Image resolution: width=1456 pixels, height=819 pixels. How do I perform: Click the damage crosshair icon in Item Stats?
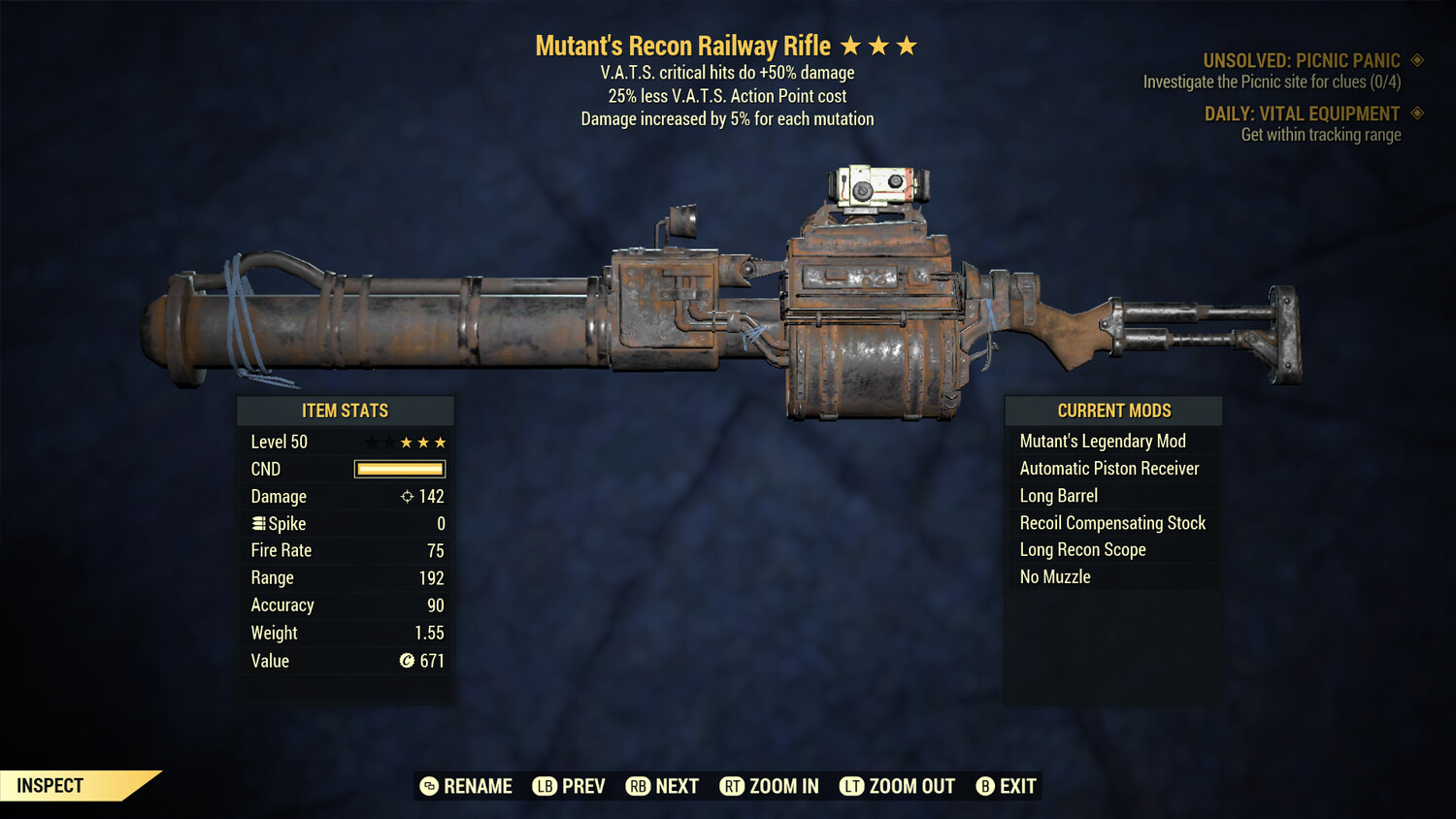[x=406, y=496]
